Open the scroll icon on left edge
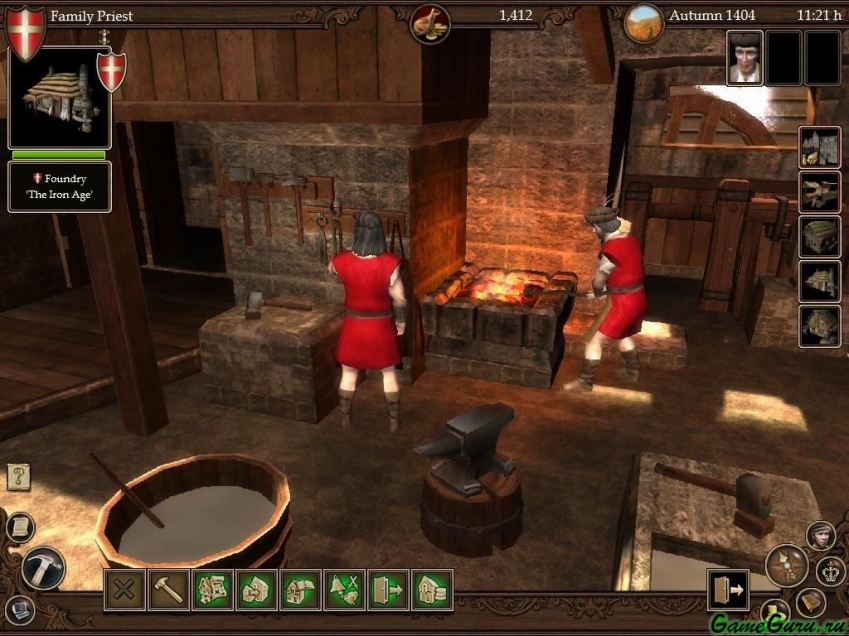 pos(19,526)
